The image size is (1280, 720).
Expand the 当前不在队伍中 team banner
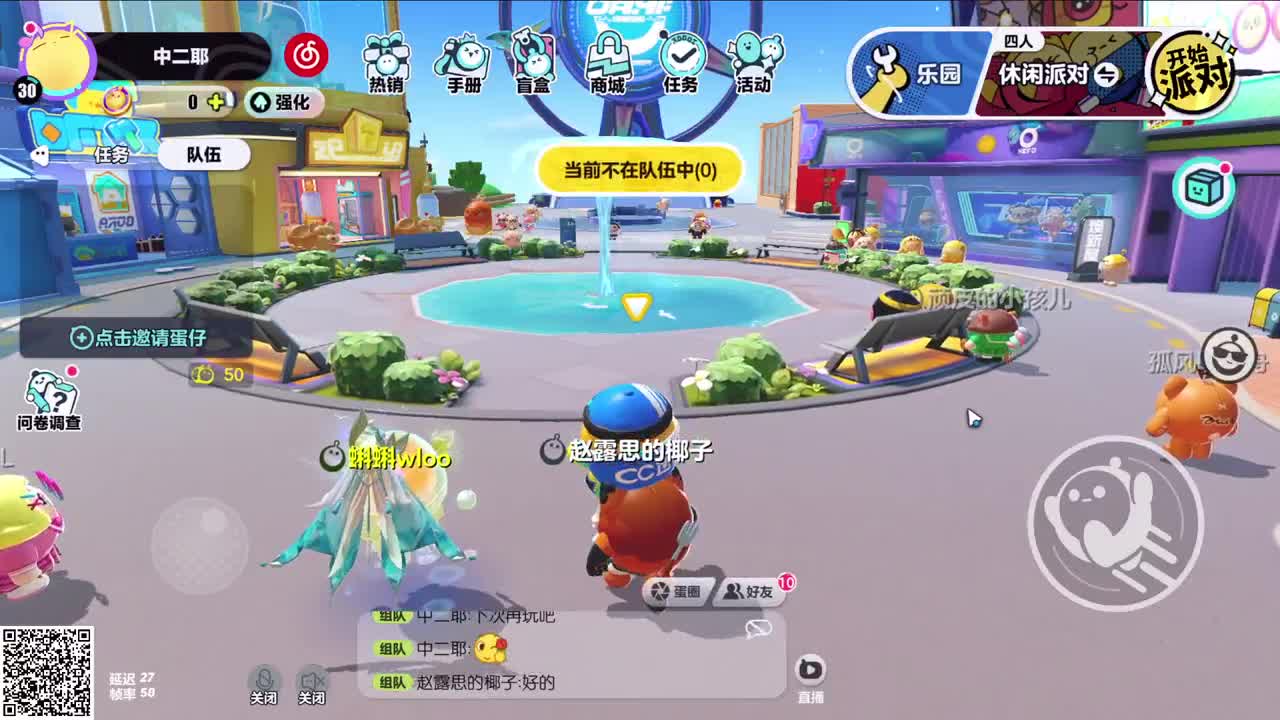tap(640, 171)
